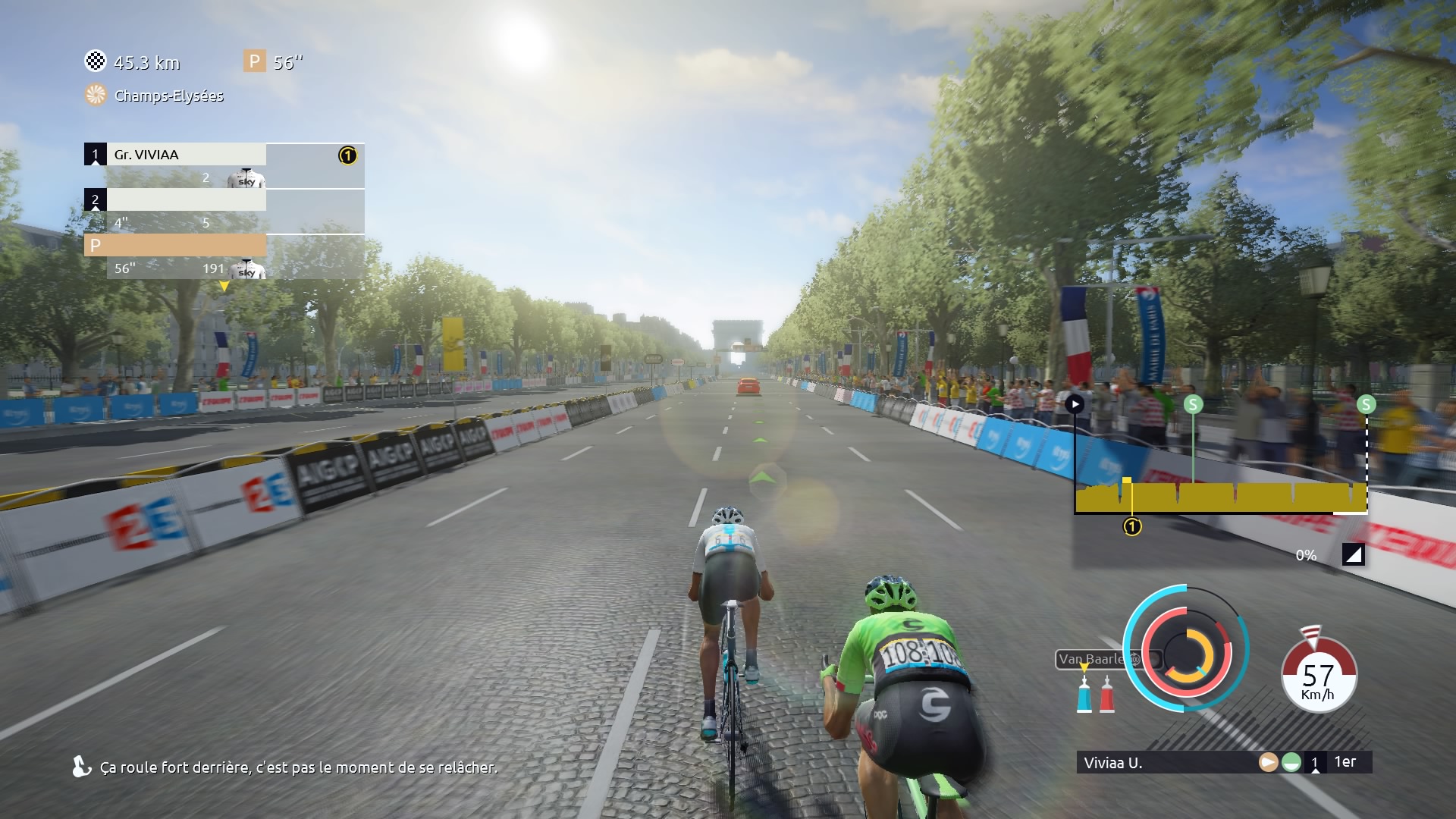
Task: Click the circular effort gauge
Action: [1186, 649]
